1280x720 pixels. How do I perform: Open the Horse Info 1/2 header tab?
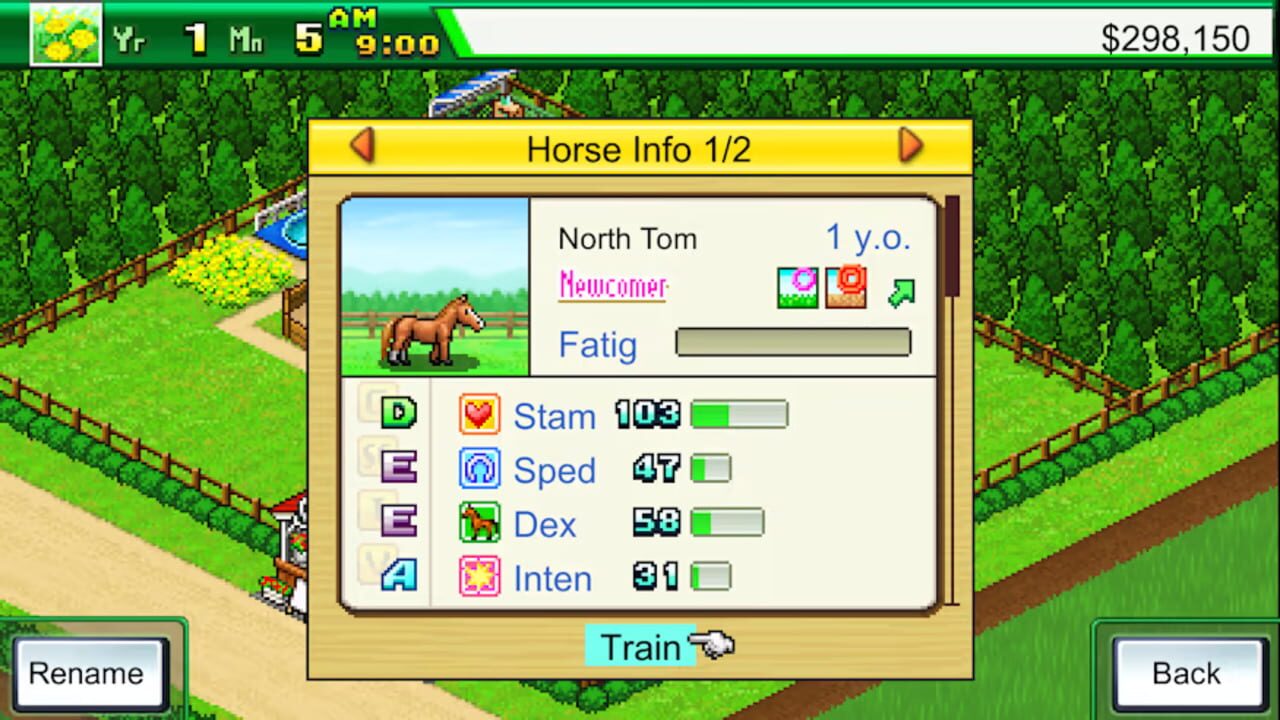click(x=640, y=149)
